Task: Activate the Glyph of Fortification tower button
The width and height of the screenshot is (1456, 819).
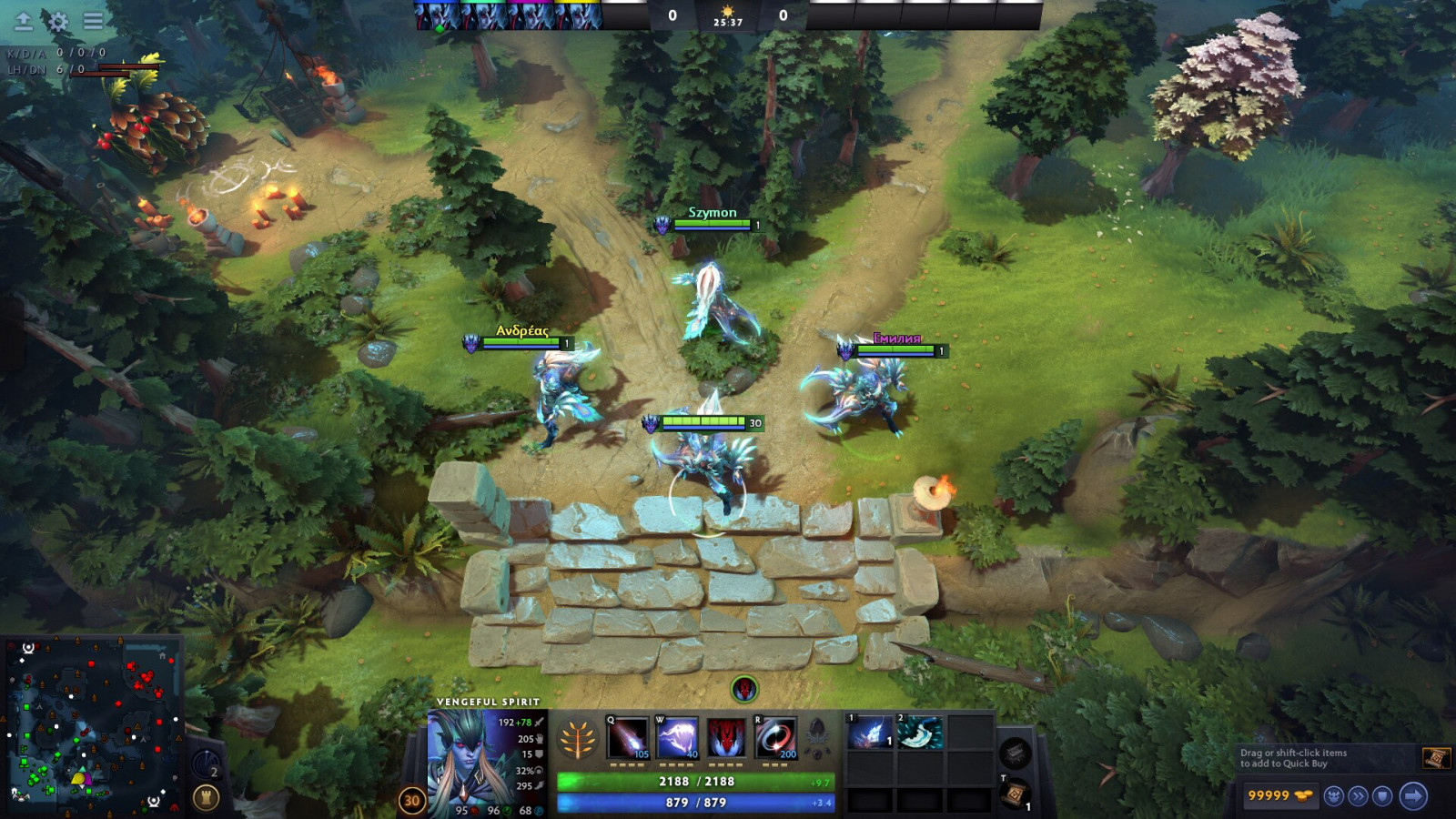Action: (206, 798)
